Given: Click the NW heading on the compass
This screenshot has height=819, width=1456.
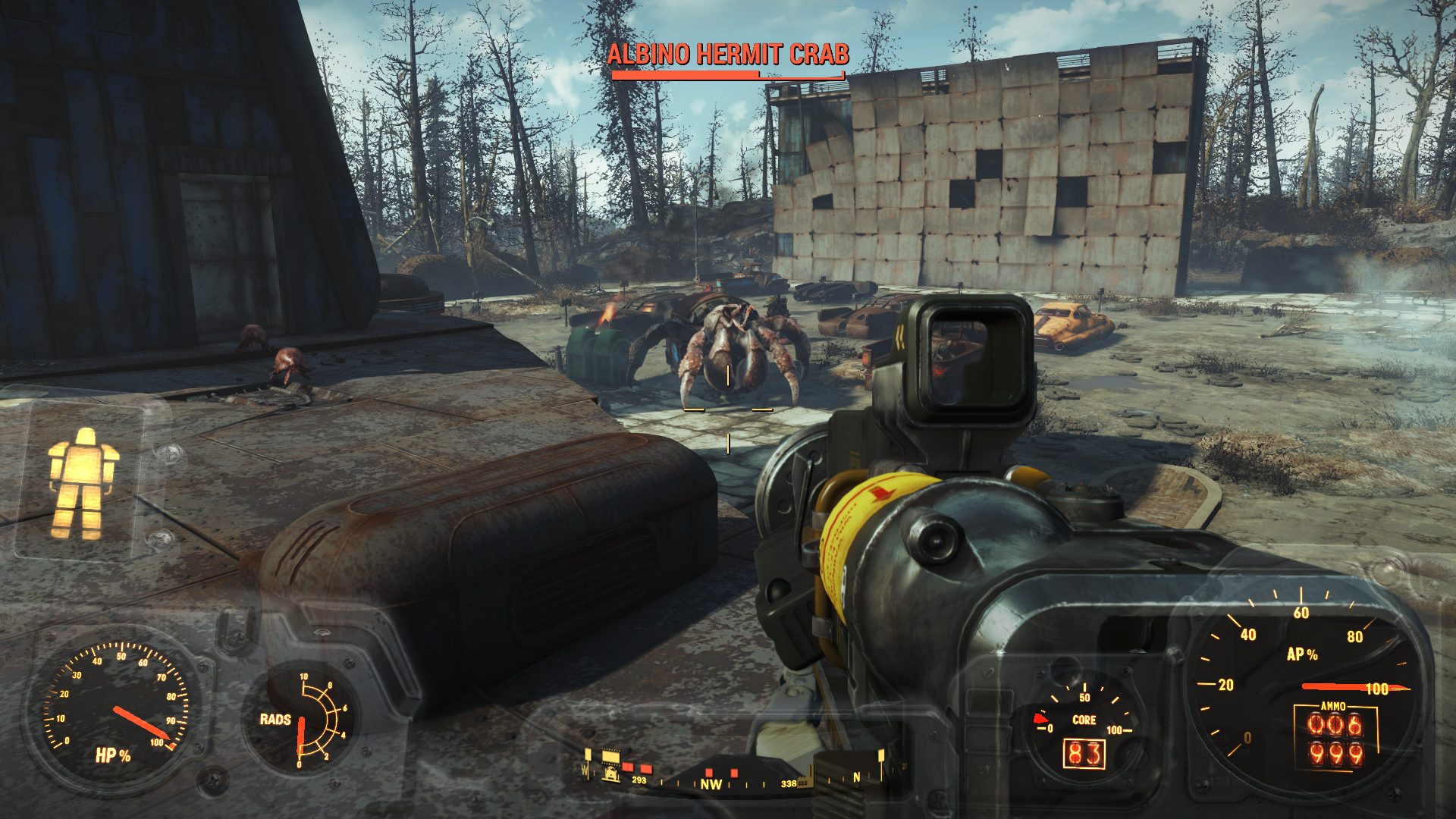Looking at the screenshot, I should click(x=711, y=784).
